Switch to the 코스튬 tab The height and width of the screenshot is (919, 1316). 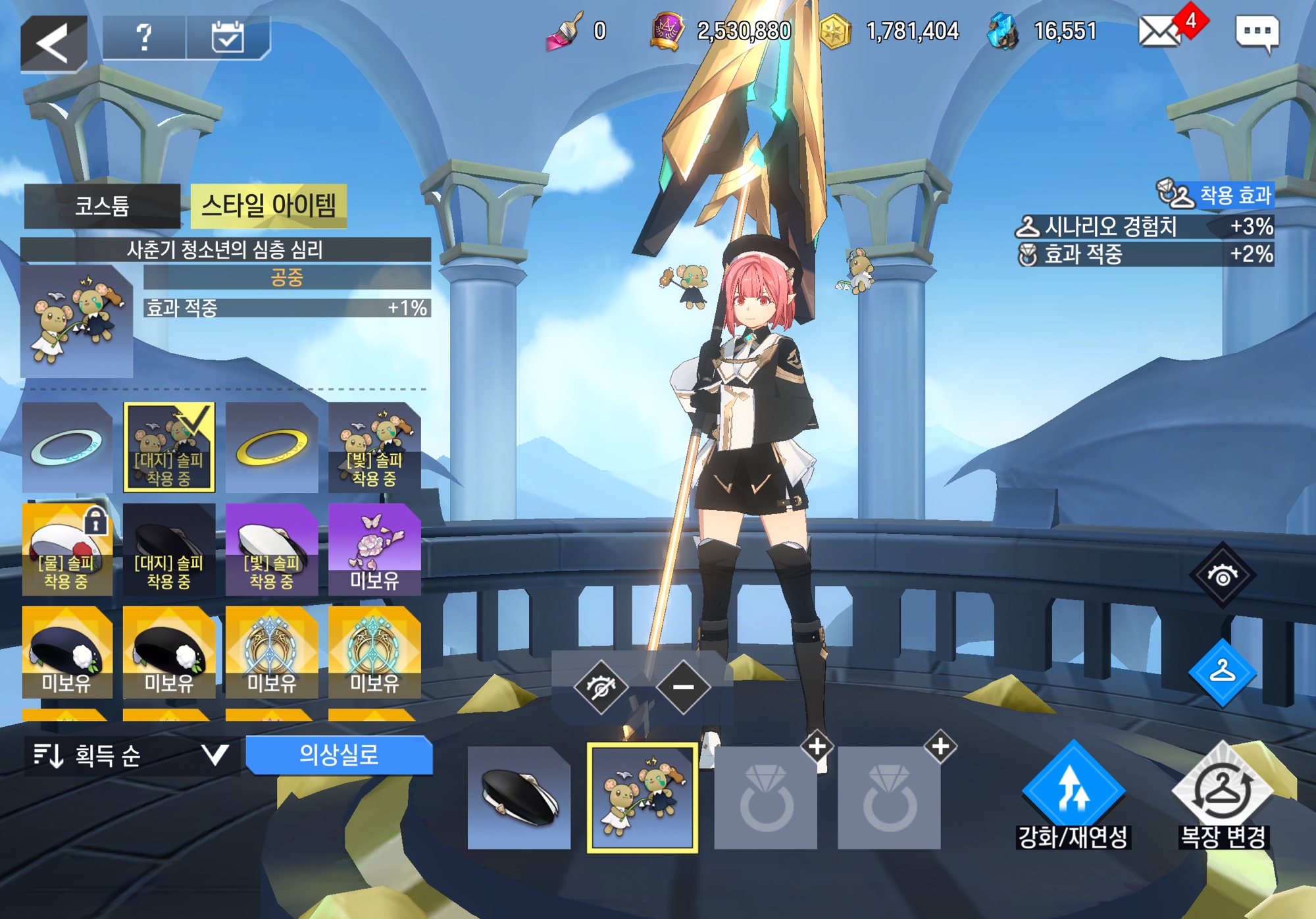(x=102, y=206)
